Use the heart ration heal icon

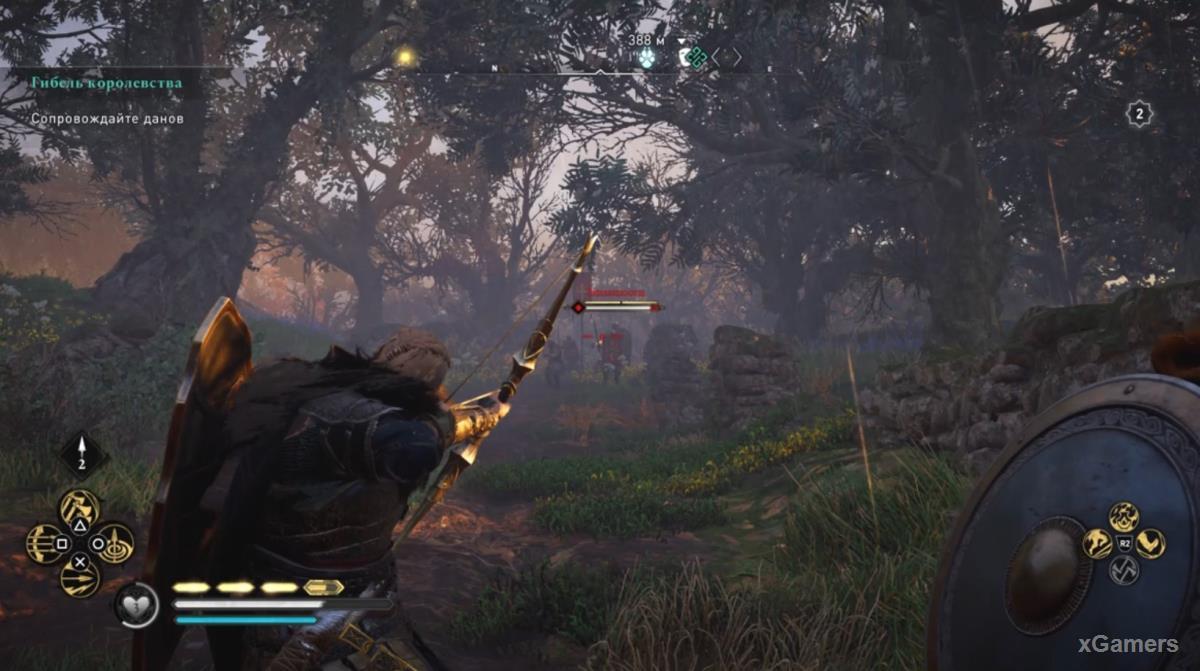coord(134,605)
